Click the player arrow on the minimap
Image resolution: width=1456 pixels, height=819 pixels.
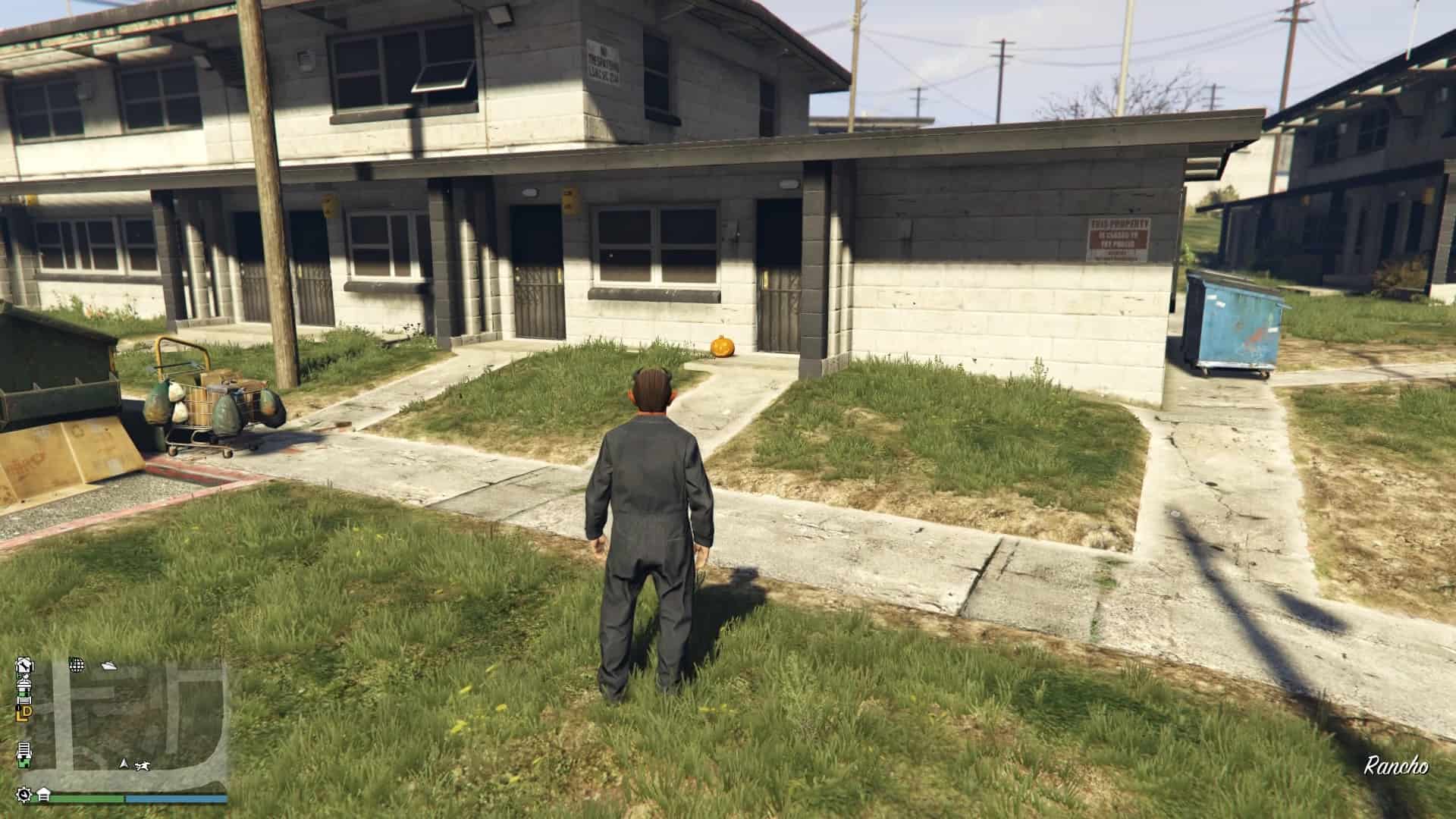[124, 764]
